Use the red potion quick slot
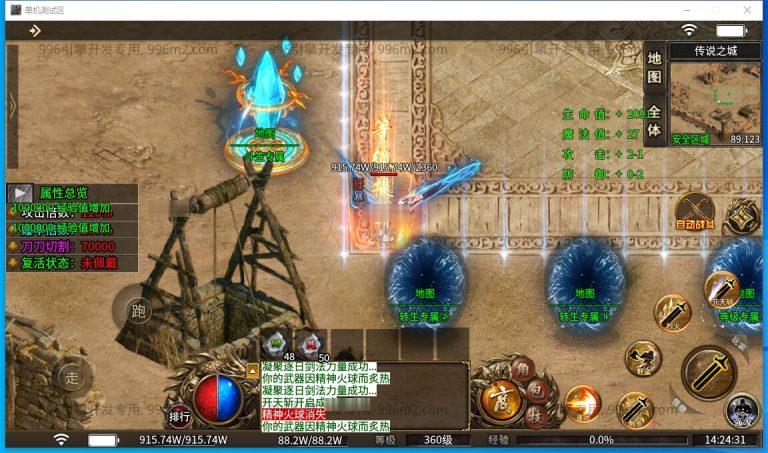 (311, 342)
